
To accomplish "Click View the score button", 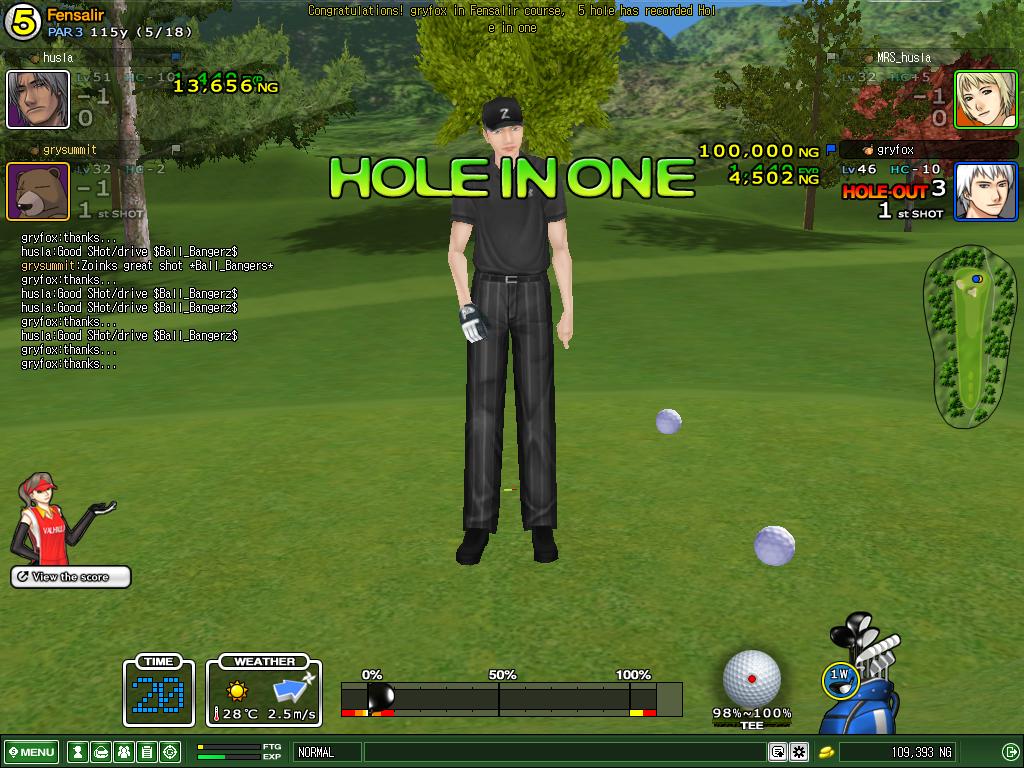I will [x=71, y=577].
